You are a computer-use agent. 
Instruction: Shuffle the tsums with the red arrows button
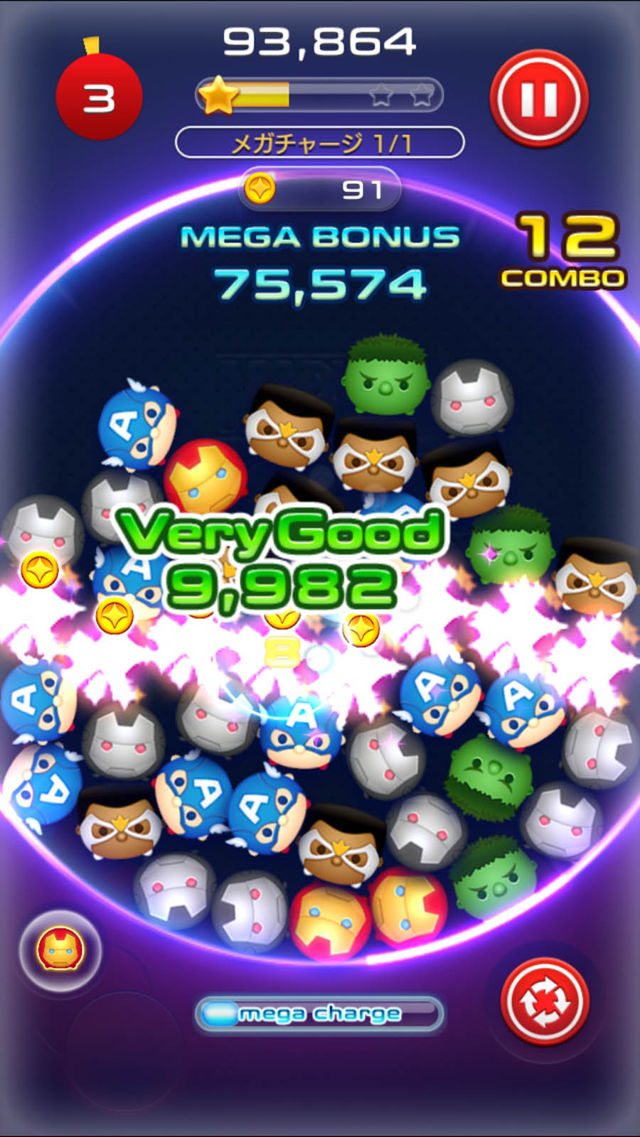pos(544,1001)
